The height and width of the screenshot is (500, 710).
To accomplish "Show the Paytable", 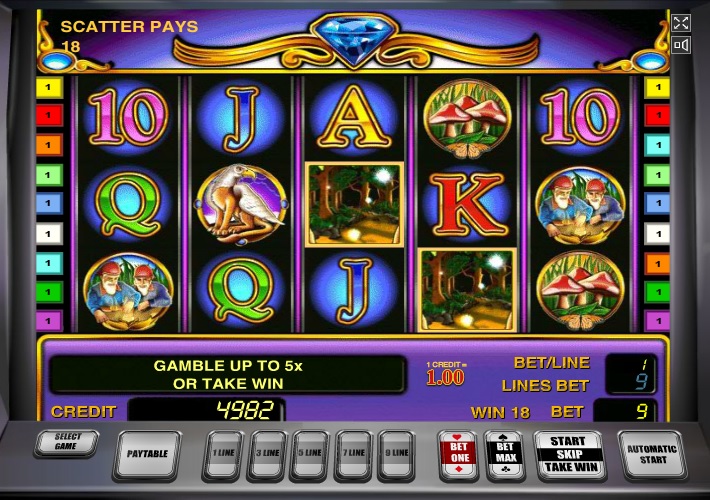I will tap(148, 454).
